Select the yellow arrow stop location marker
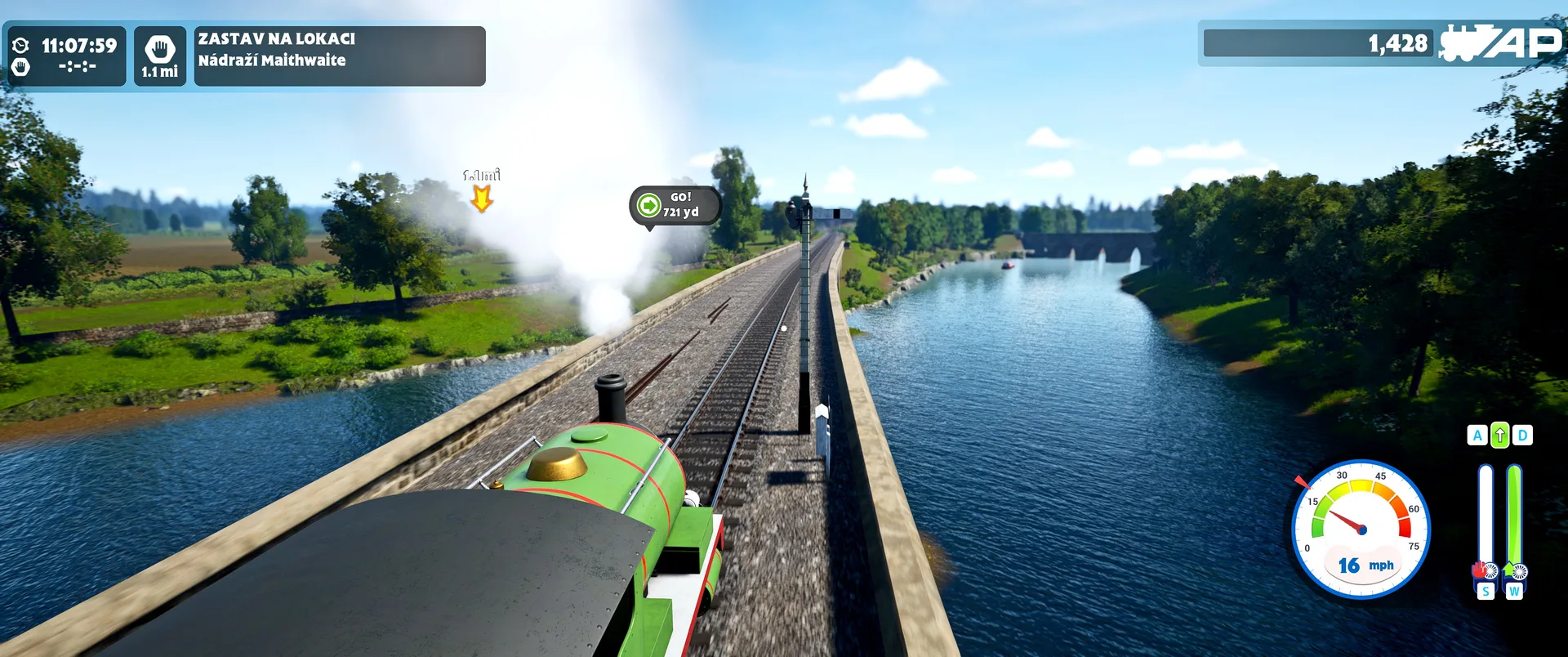The image size is (1568, 657). (x=482, y=198)
